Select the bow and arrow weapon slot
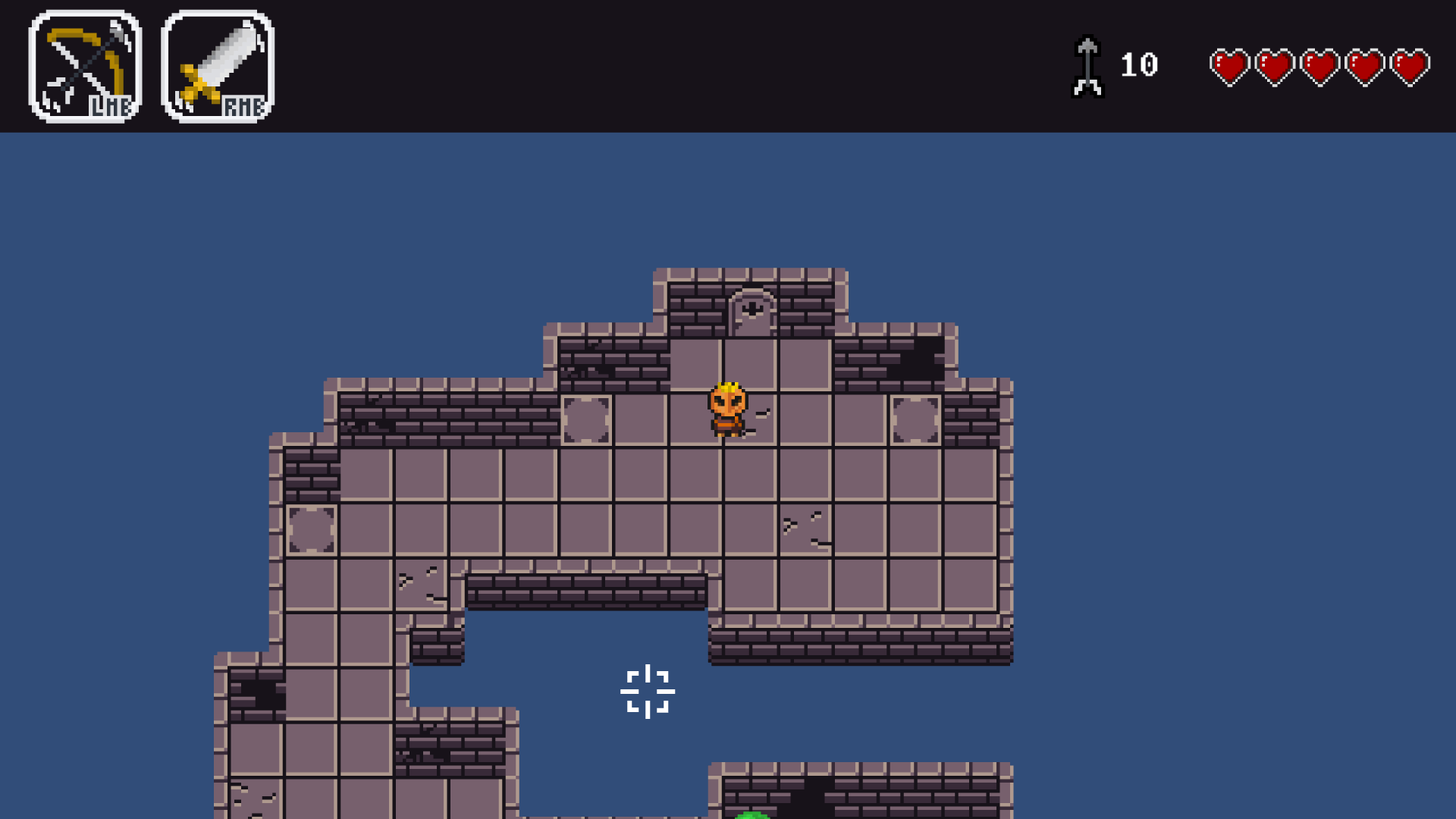The image size is (1456, 819). click(x=85, y=67)
